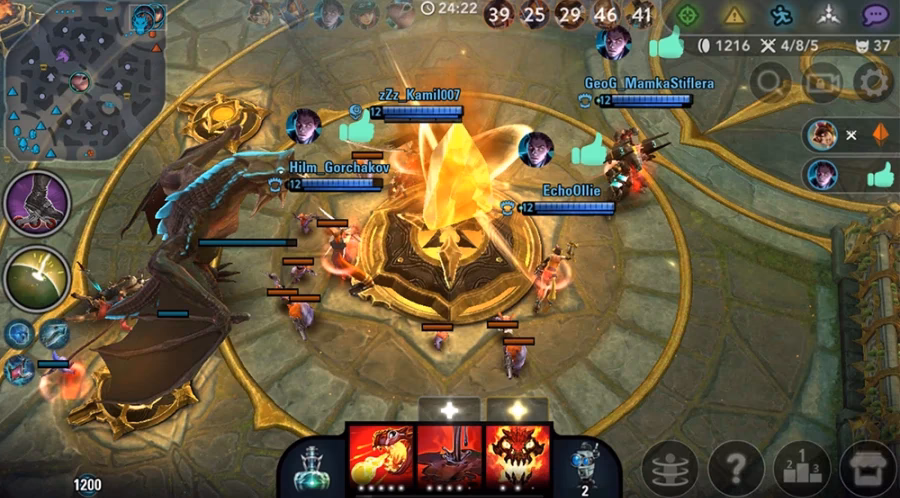Send the blue running-figure ping
The image size is (900, 498).
[783, 15]
